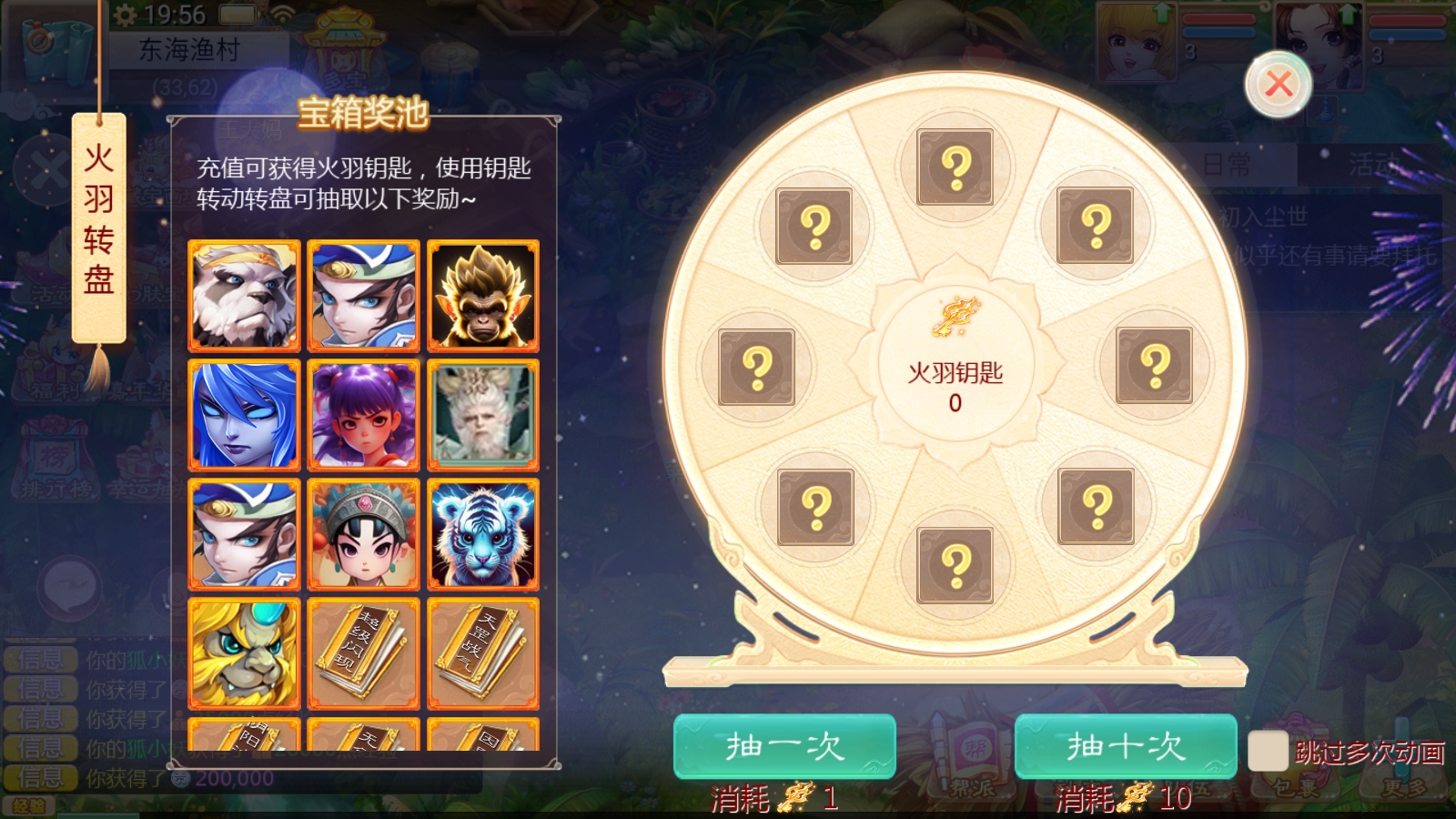Click the settings gear at top left
This screenshot has width=1456, height=819.
click(x=123, y=14)
